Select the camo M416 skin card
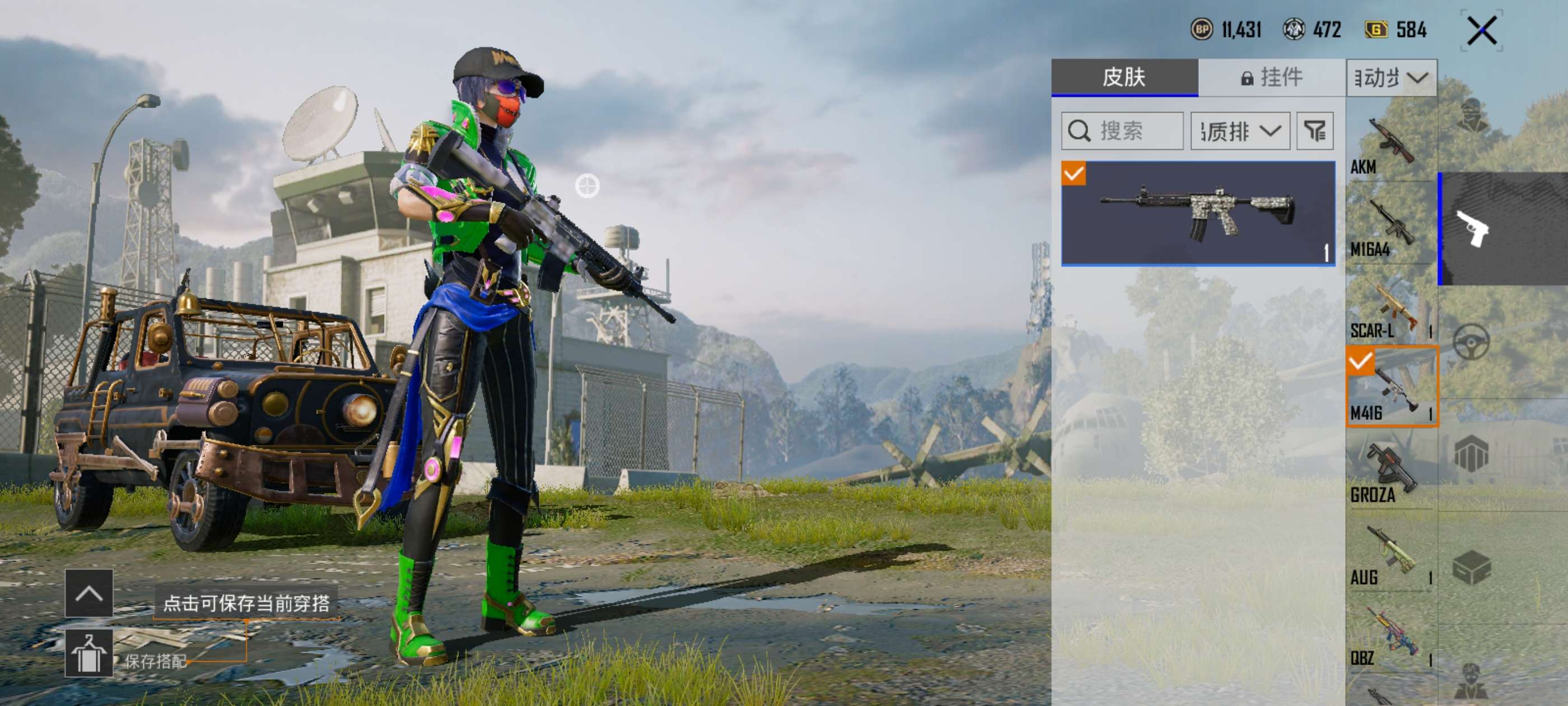 pos(1198,213)
